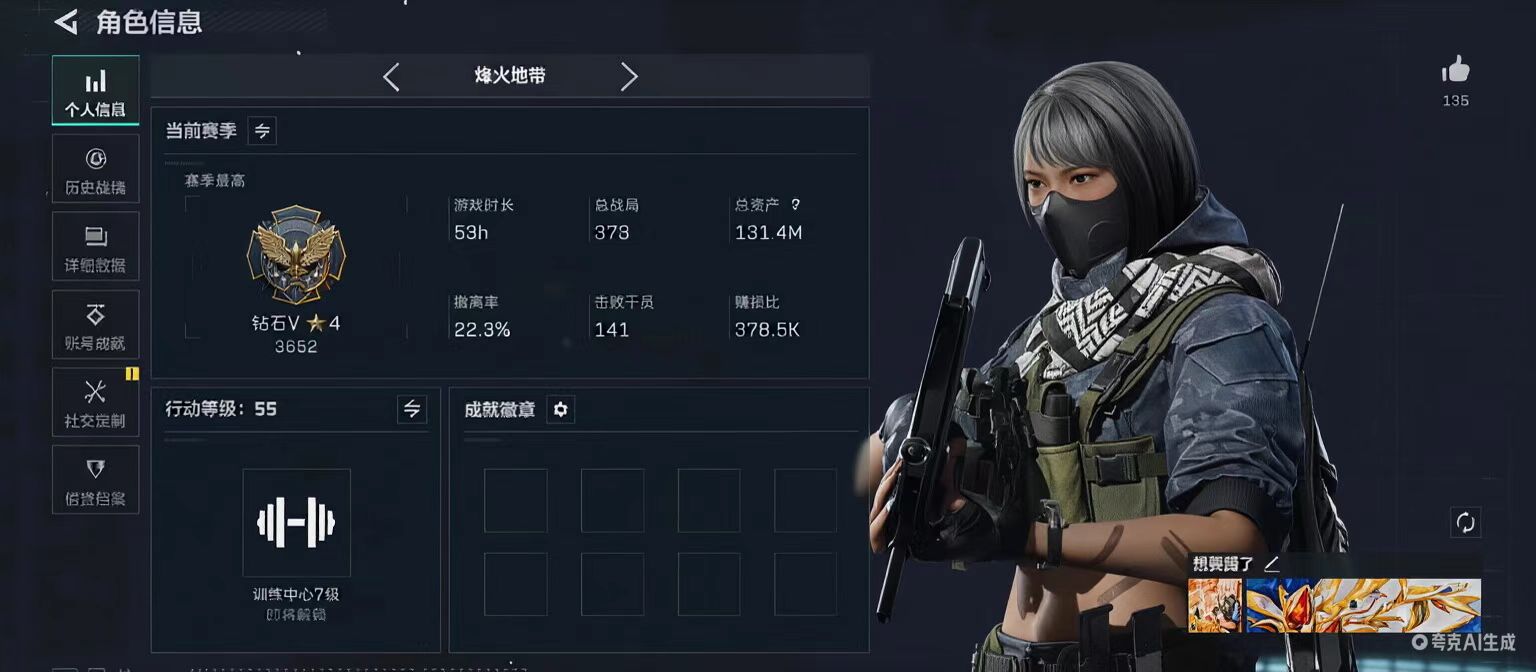The height and width of the screenshot is (672, 1536).
Task: Select the 训练中心 dumbbell icon
Action: pyautogui.click(x=296, y=522)
